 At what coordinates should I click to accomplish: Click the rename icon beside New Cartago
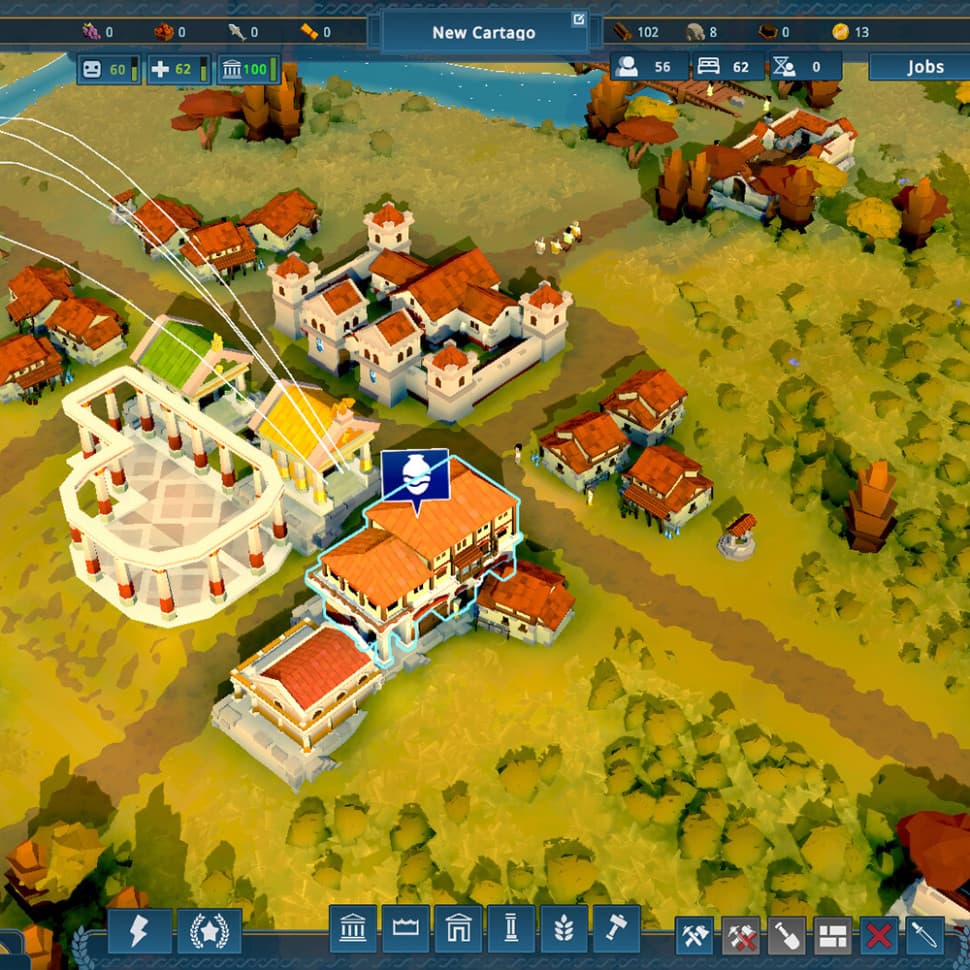pos(578,19)
